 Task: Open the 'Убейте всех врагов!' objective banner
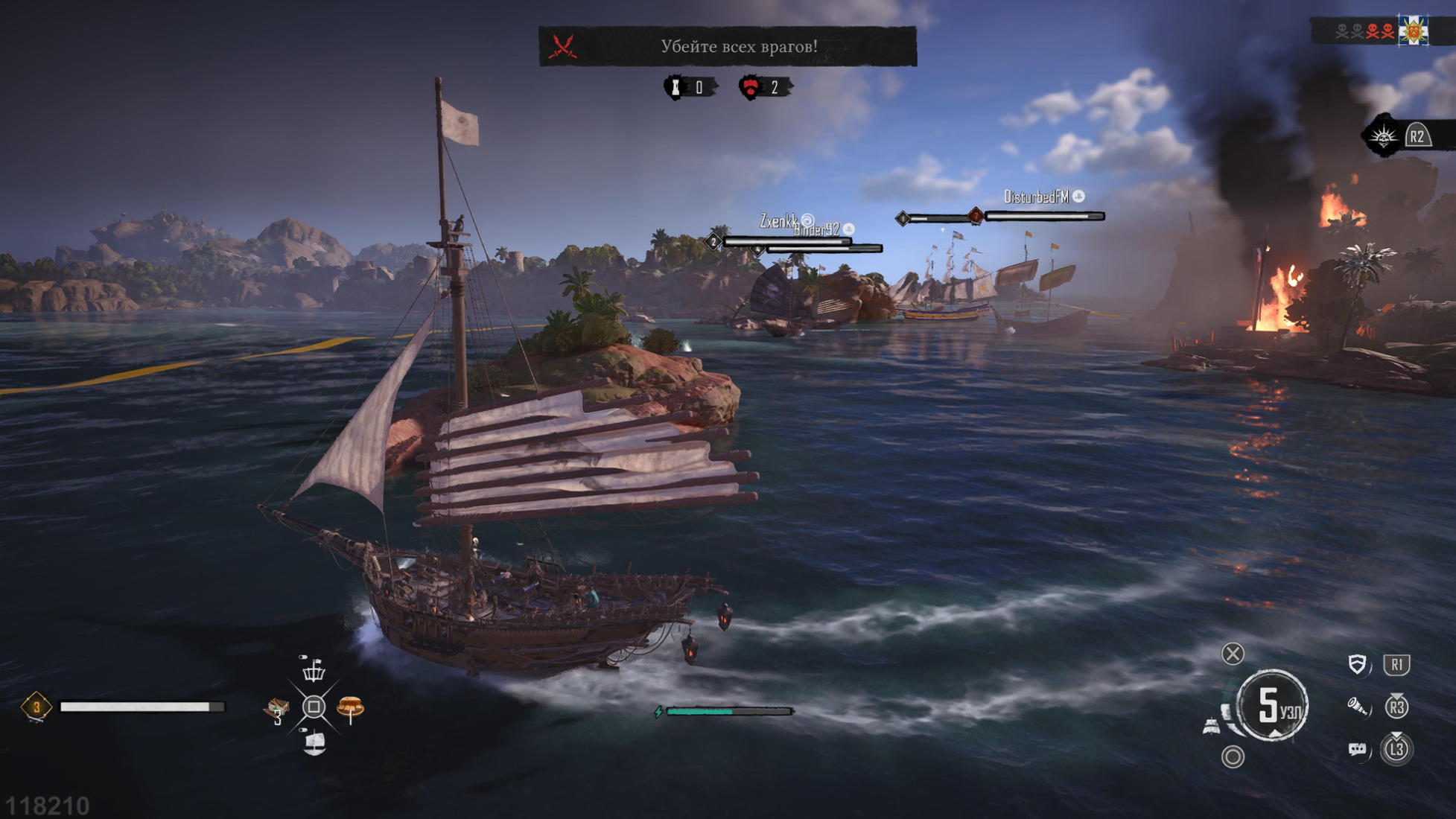pyautogui.click(x=737, y=46)
